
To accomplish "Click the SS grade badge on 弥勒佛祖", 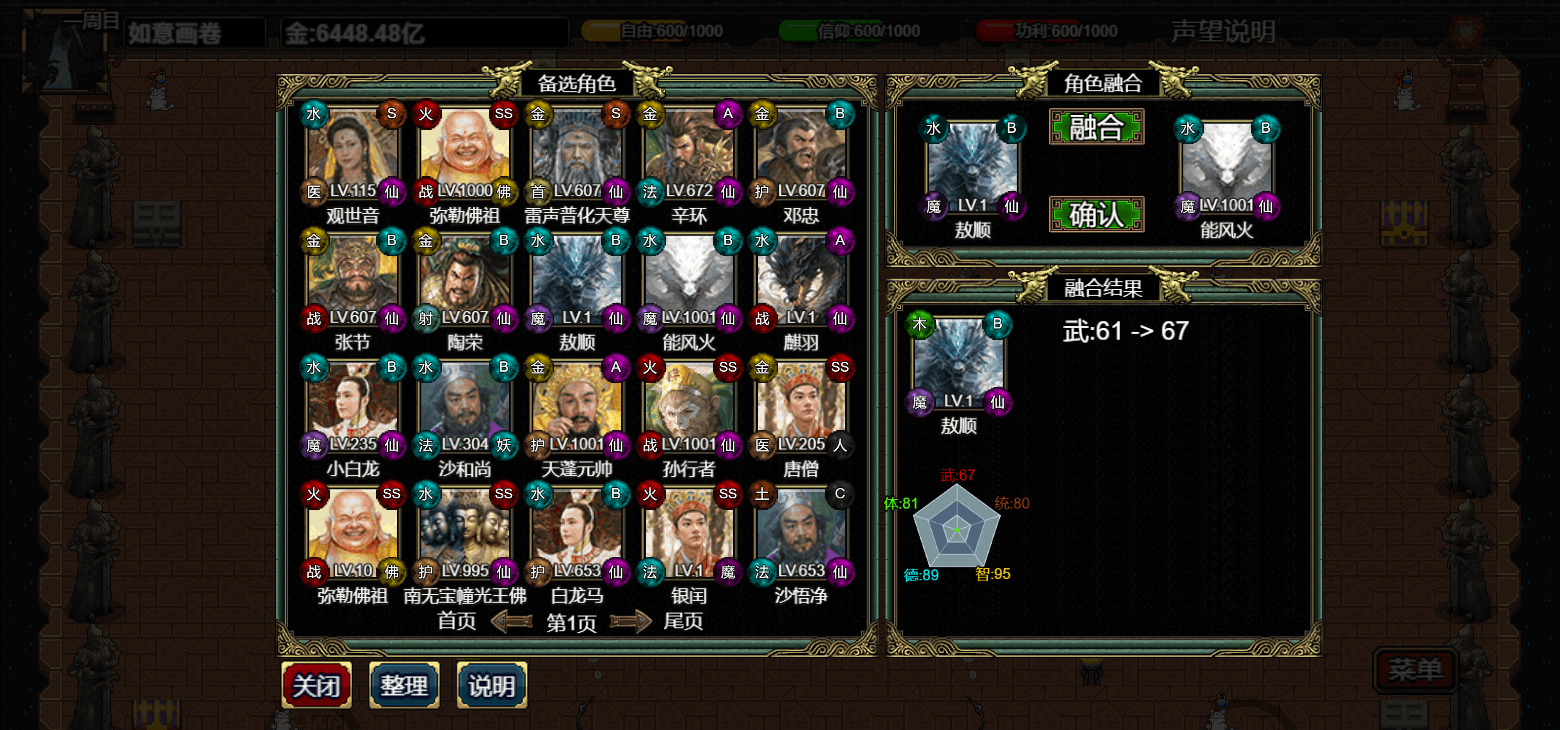I will pyautogui.click(x=502, y=114).
